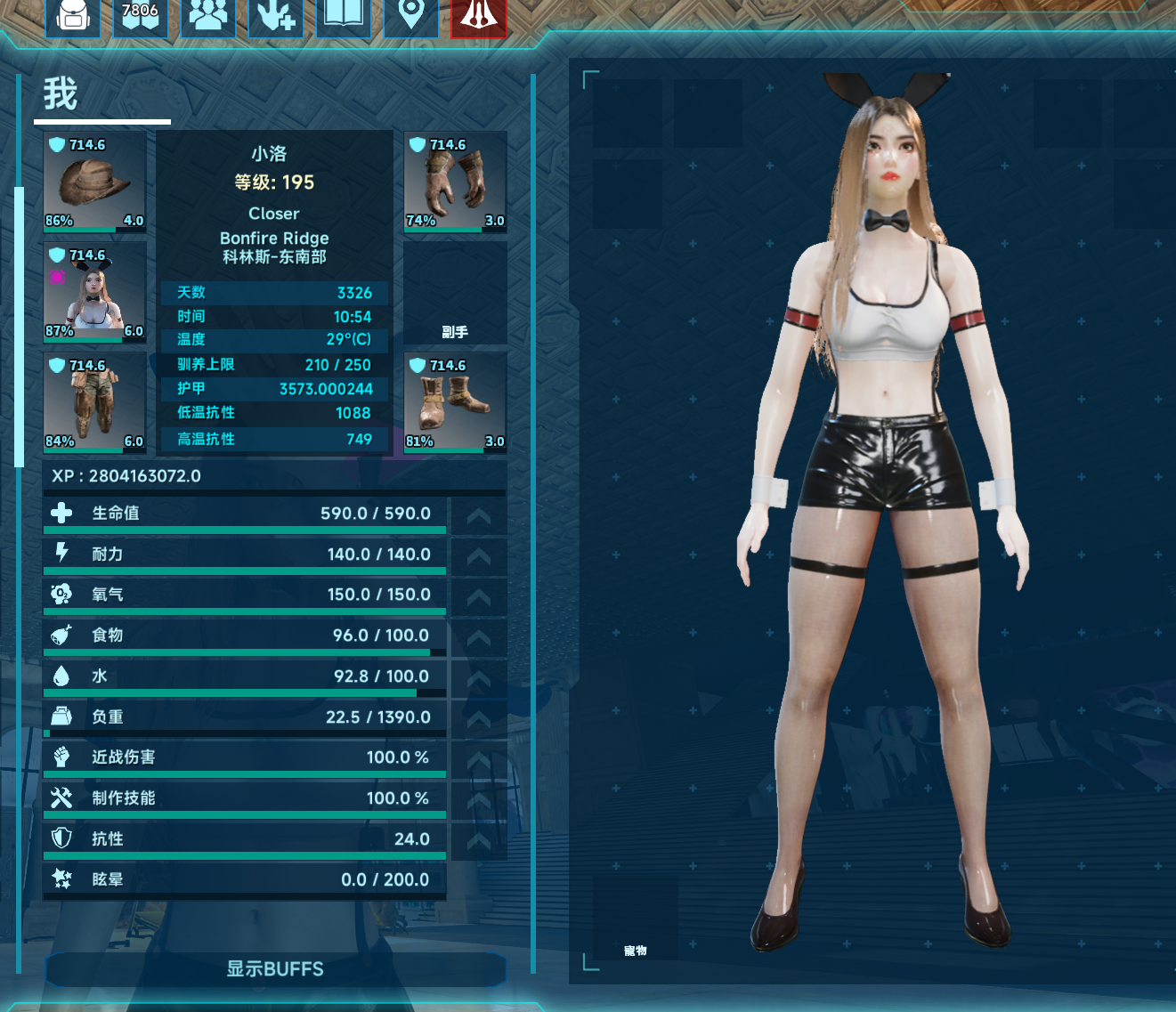Switch to the tribe members tab
Screen dimensions: 1176x1012
point(208,15)
